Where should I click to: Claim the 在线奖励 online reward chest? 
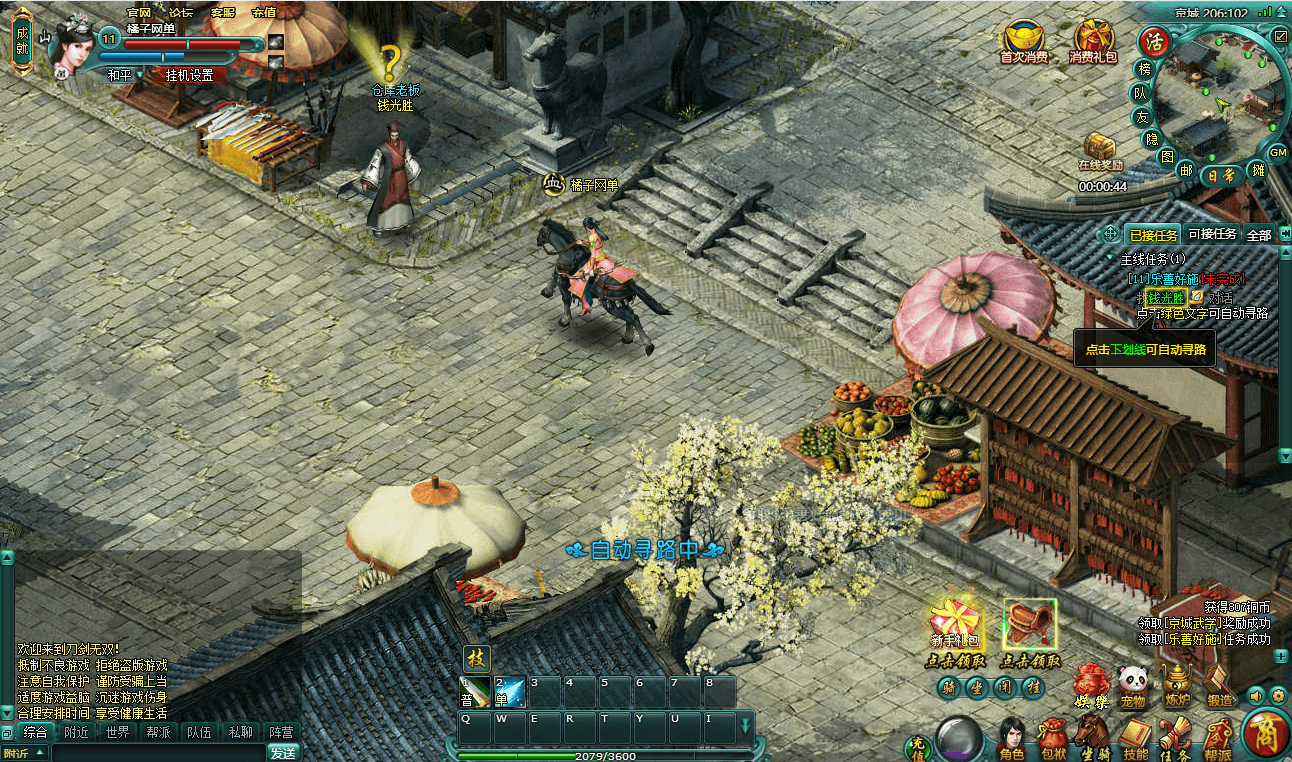[x=1100, y=150]
